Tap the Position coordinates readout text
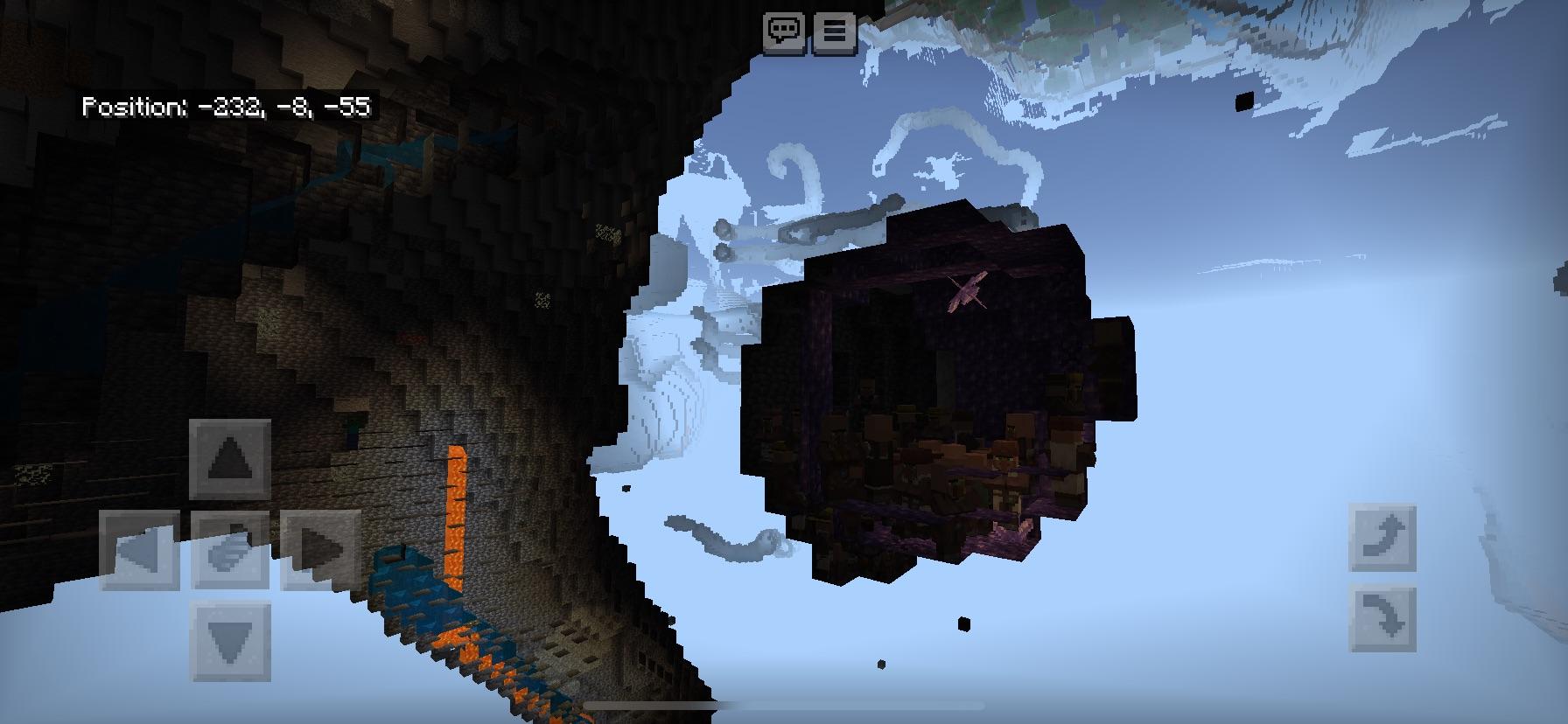The height and width of the screenshot is (724, 1568). [226, 108]
